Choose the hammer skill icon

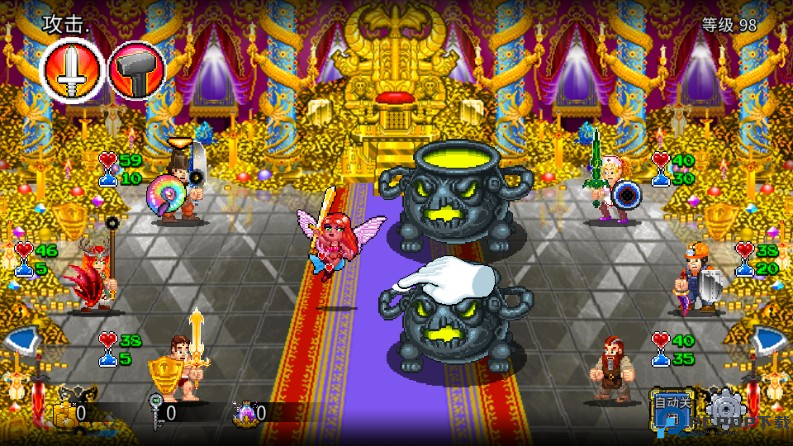pos(135,72)
